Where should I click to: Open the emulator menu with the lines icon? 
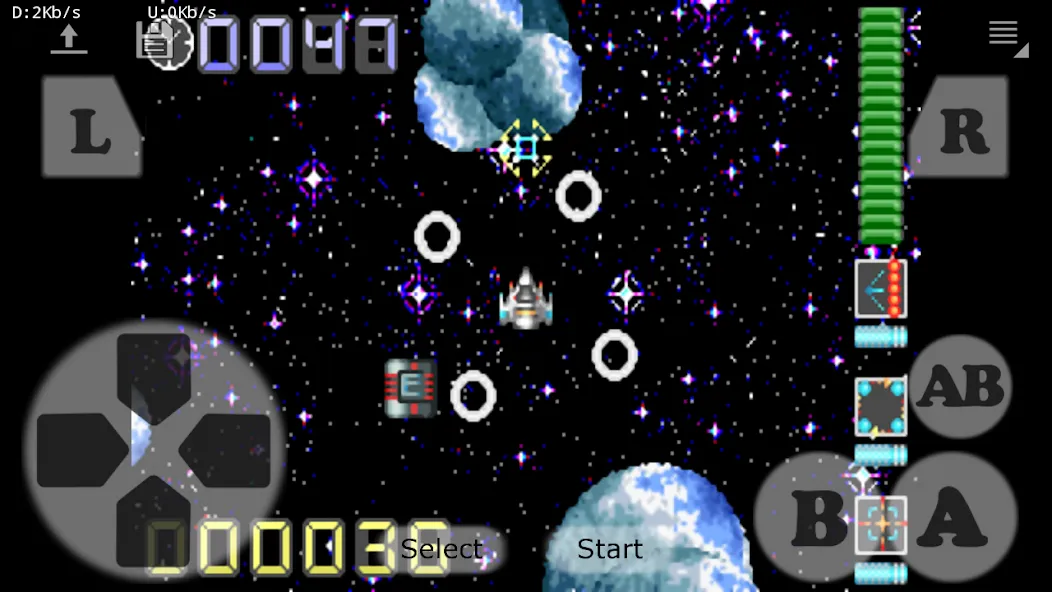coord(1004,34)
